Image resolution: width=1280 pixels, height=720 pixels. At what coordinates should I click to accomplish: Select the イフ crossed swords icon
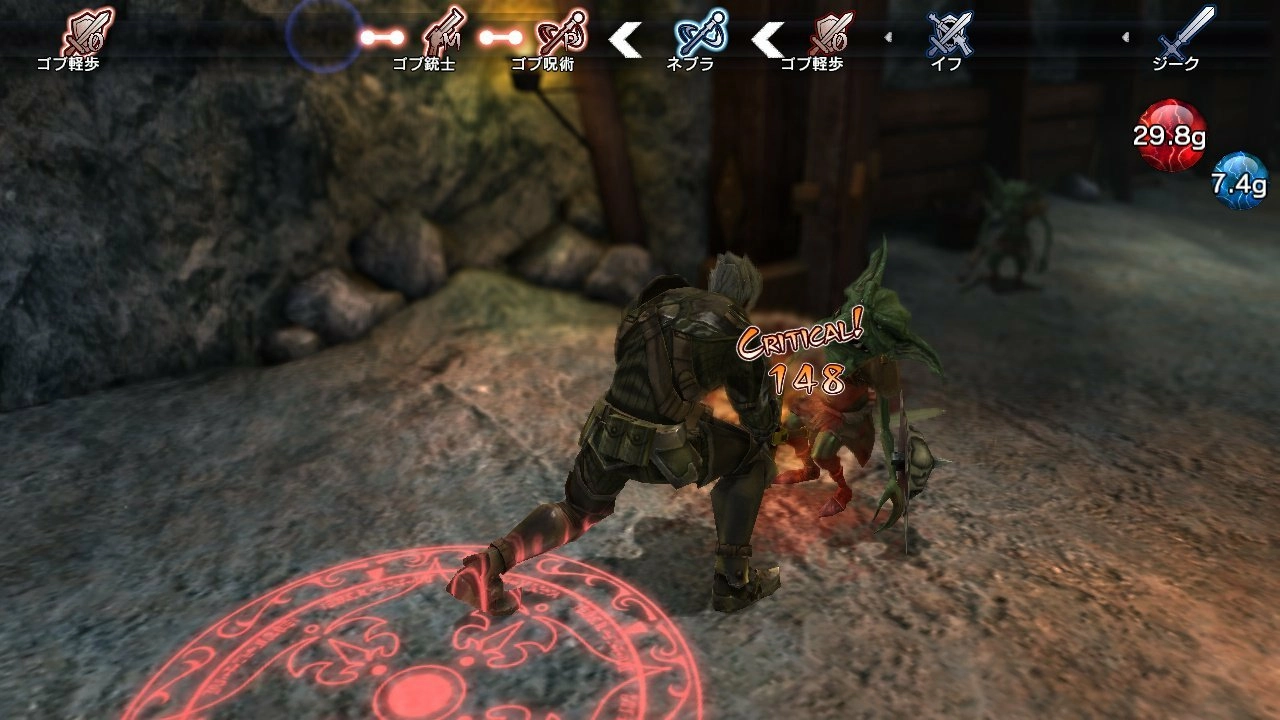pyautogui.click(x=948, y=34)
